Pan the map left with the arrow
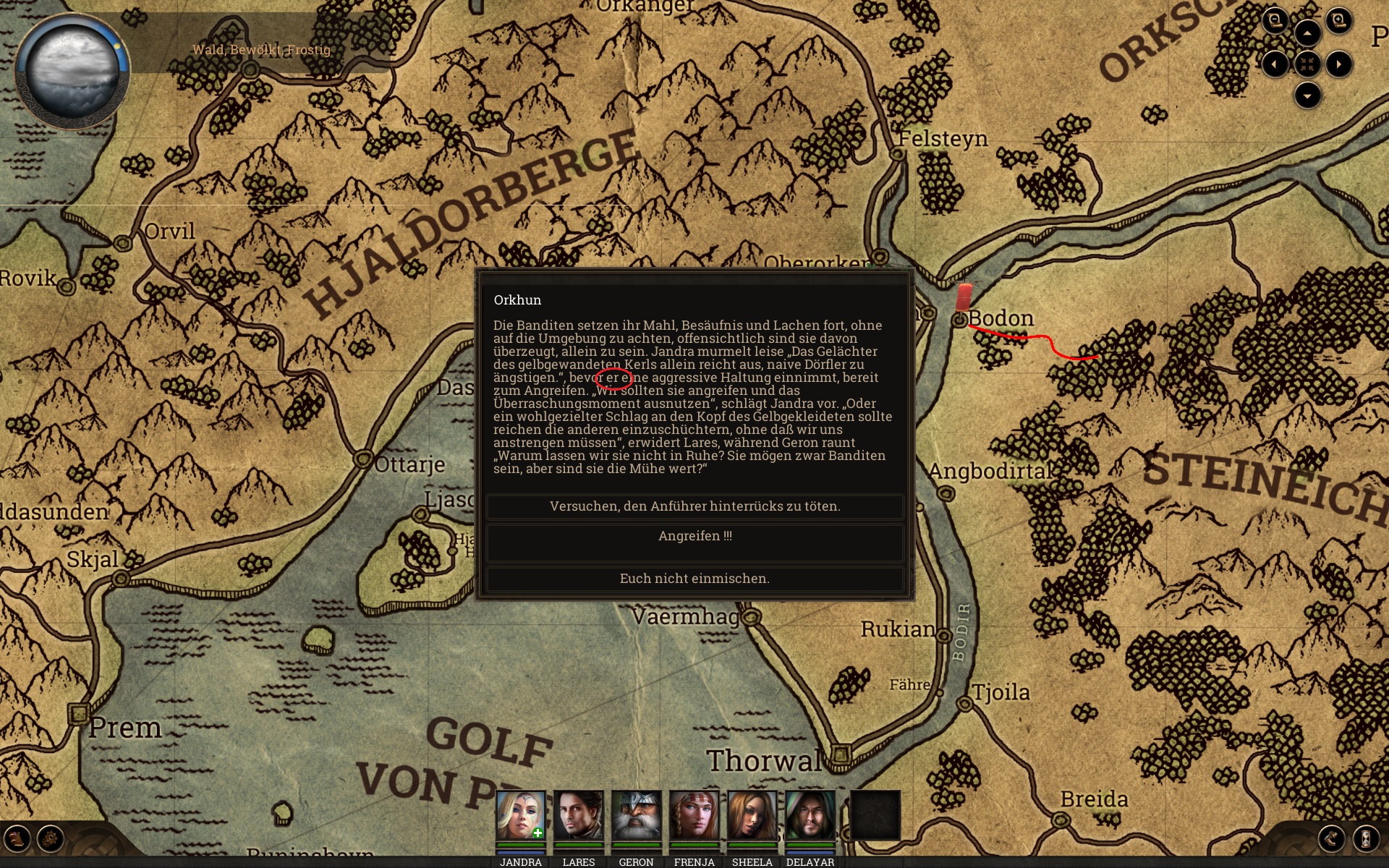The height and width of the screenshot is (868, 1389). [1275, 64]
